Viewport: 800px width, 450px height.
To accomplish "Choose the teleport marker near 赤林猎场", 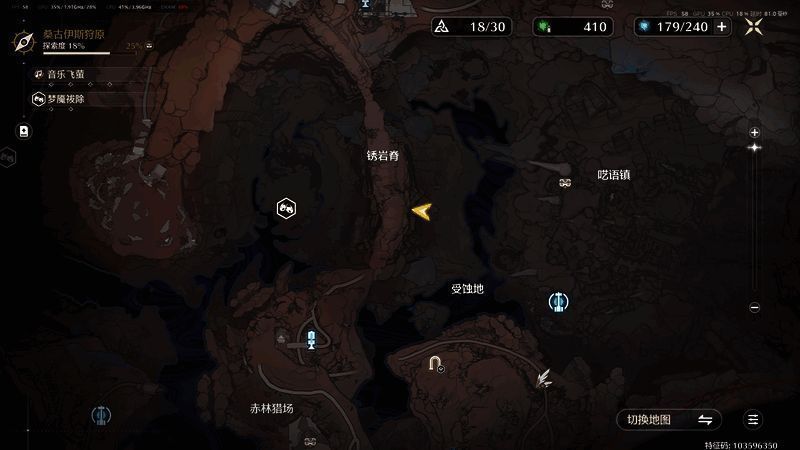I will [312, 340].
